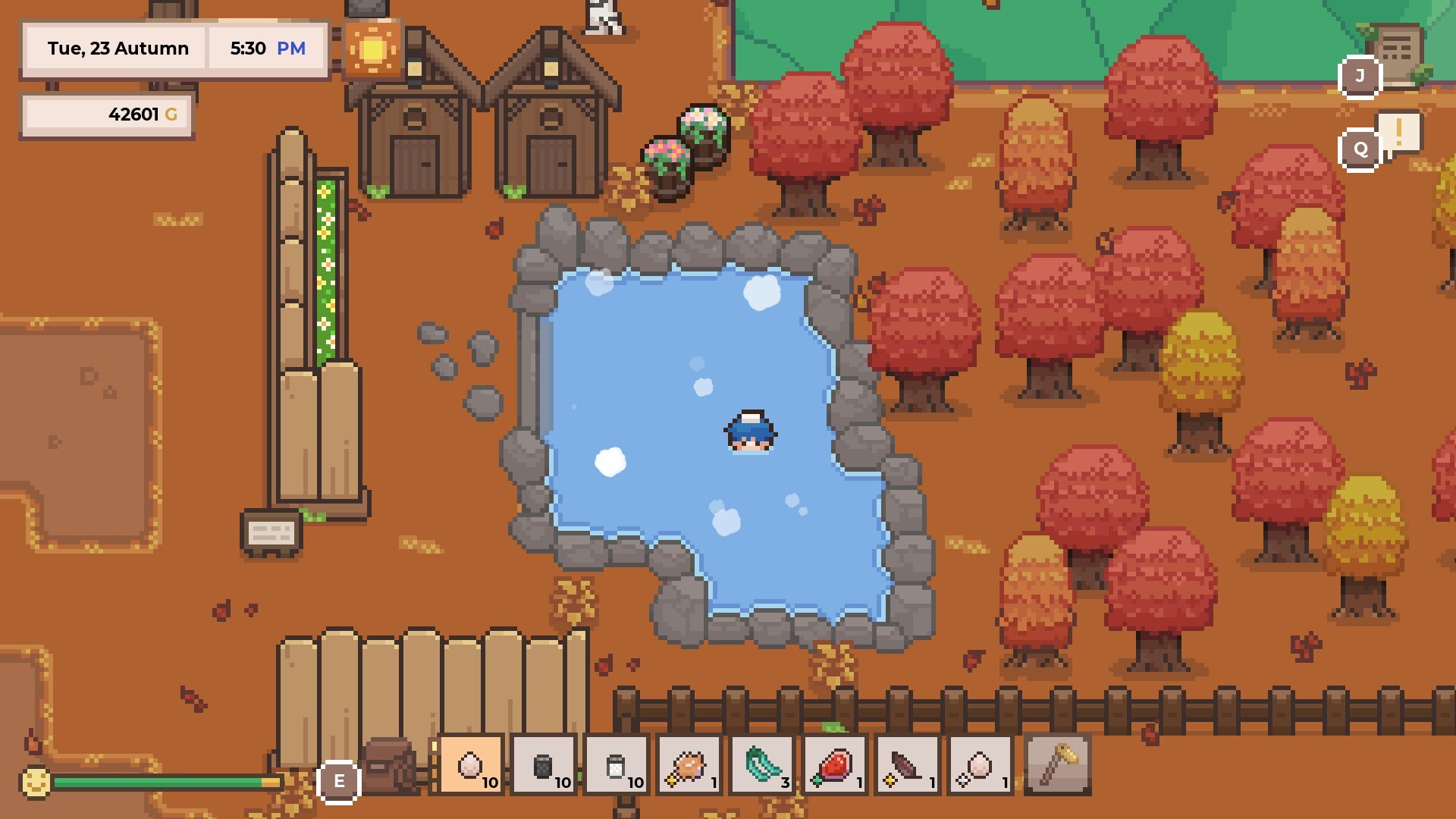Image resolution: width=1456 pixels, height=819 pixels.
Task: Select the green leafy vegetable slot
Action: 762,764
